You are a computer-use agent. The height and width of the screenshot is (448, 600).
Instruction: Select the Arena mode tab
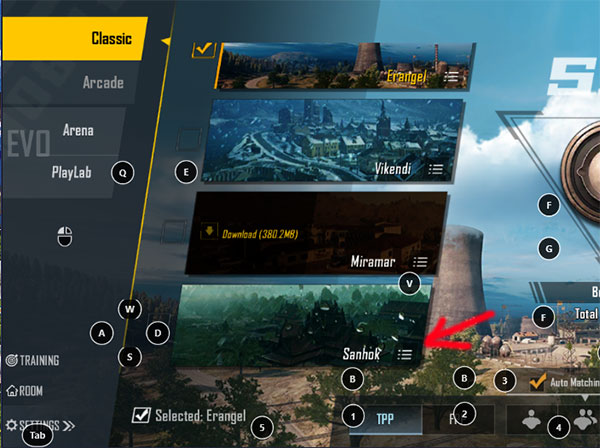coord(79,130)
